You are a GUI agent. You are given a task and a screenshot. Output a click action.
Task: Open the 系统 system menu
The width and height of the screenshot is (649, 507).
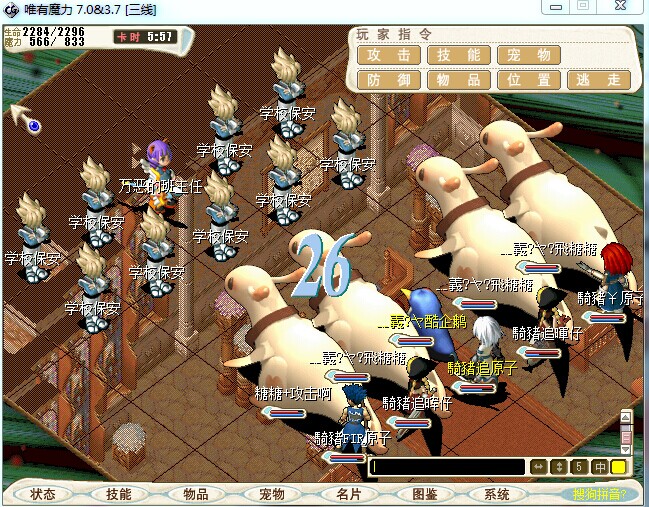pyautogui.click(x=497, y=494)
